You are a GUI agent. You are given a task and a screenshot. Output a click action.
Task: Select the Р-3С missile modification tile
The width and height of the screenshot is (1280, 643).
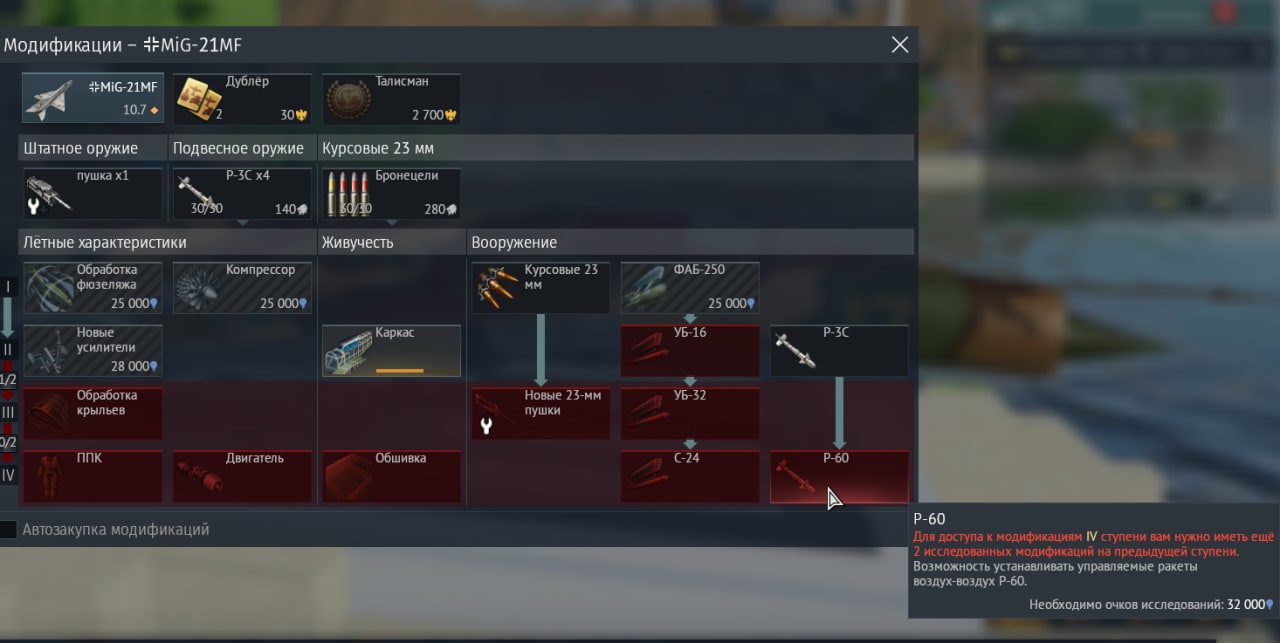tap(839, 350)
